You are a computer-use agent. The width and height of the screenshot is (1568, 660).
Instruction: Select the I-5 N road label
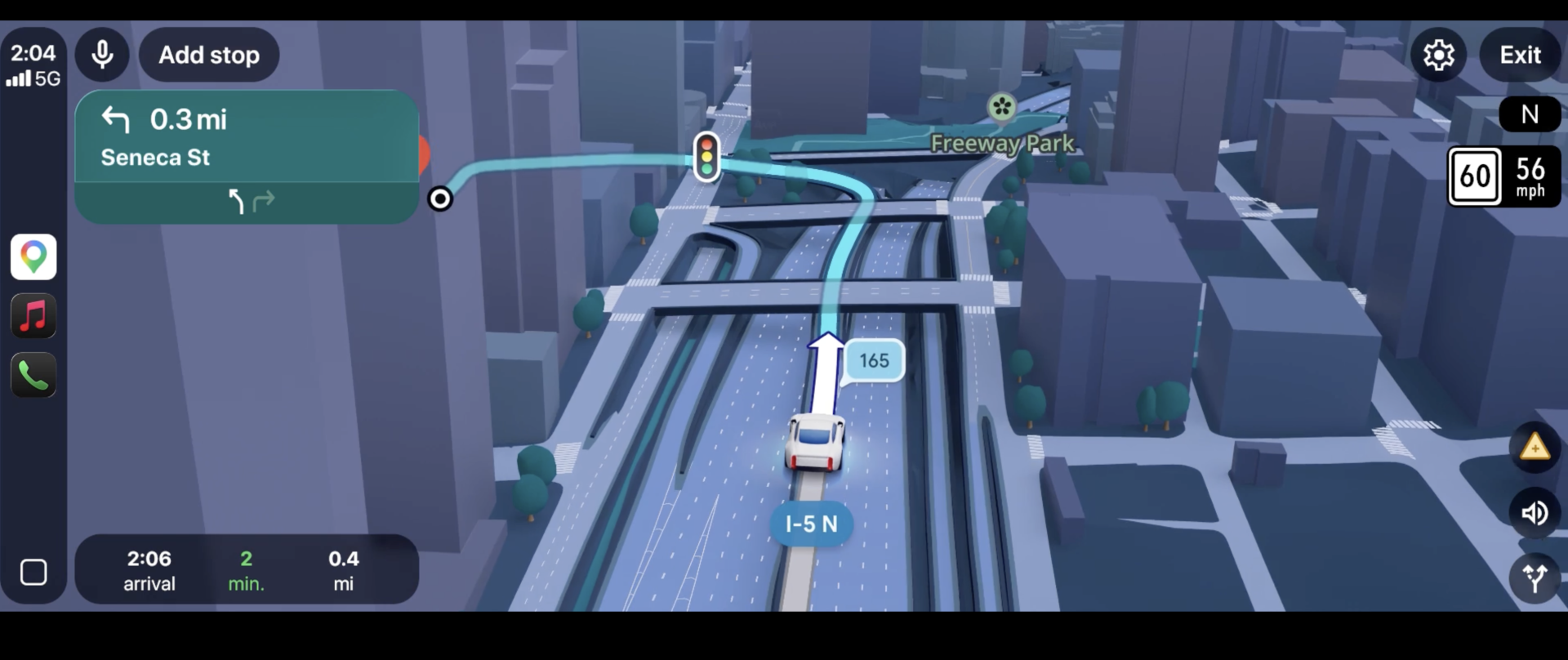point(810,524)
